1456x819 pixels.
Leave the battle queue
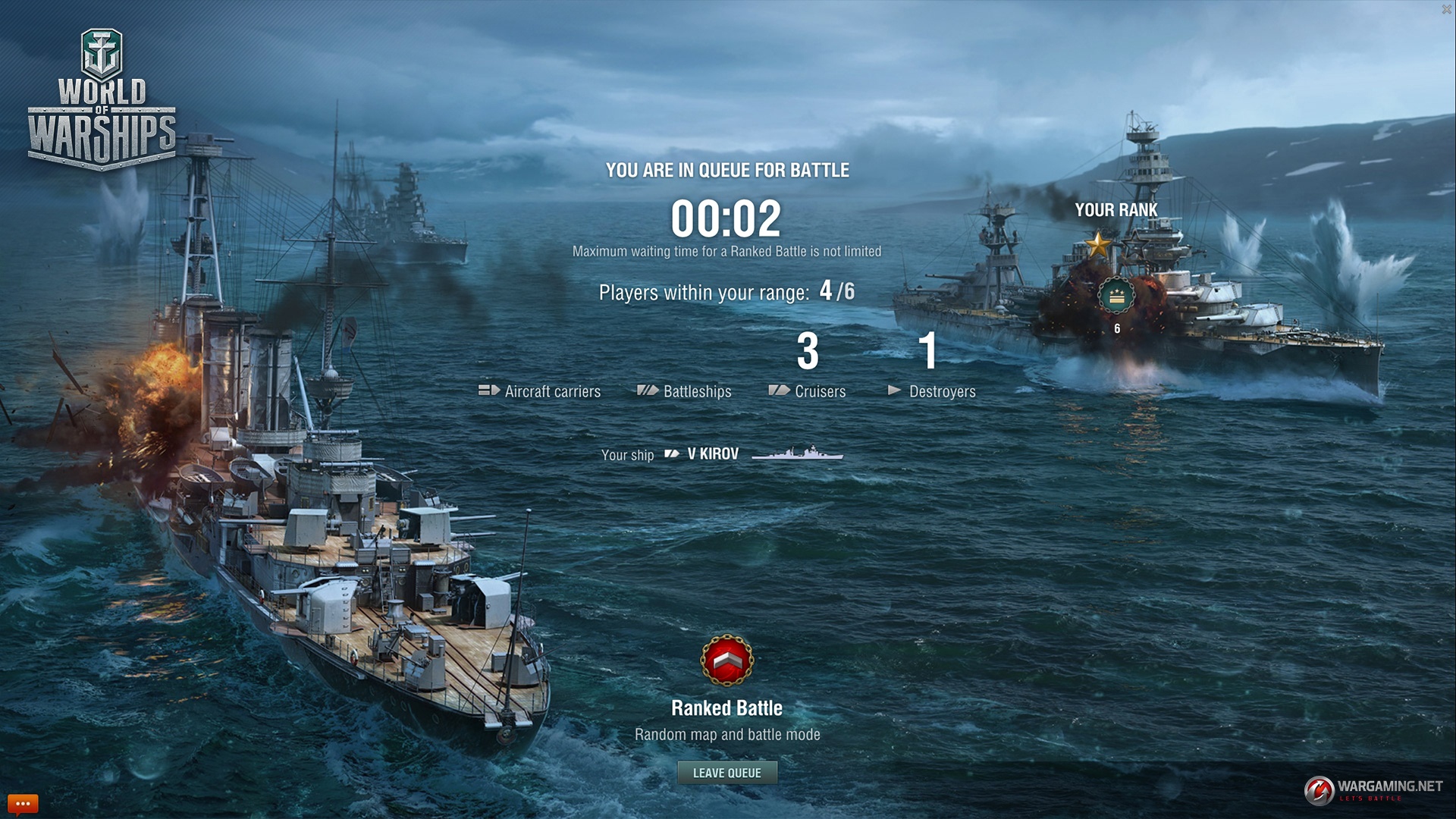(726, 773)
